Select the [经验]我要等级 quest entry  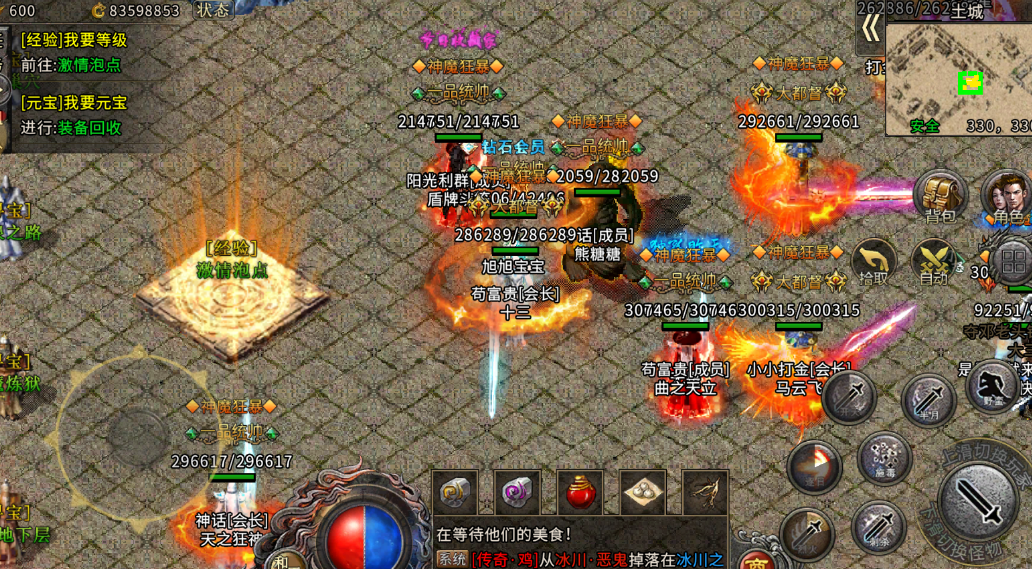[74, 40]
